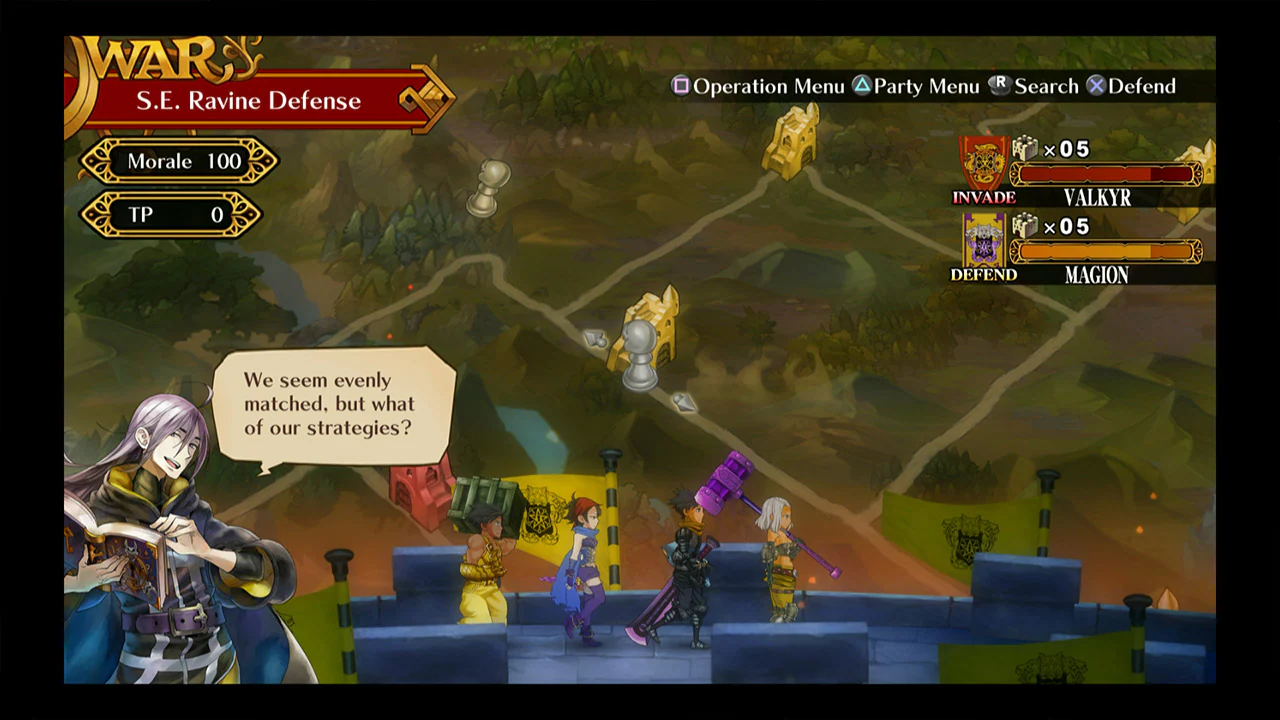Open the Party Menu via the triangle icon
This screenshot has height=720, width=1280.
click(x=862, y=86)
